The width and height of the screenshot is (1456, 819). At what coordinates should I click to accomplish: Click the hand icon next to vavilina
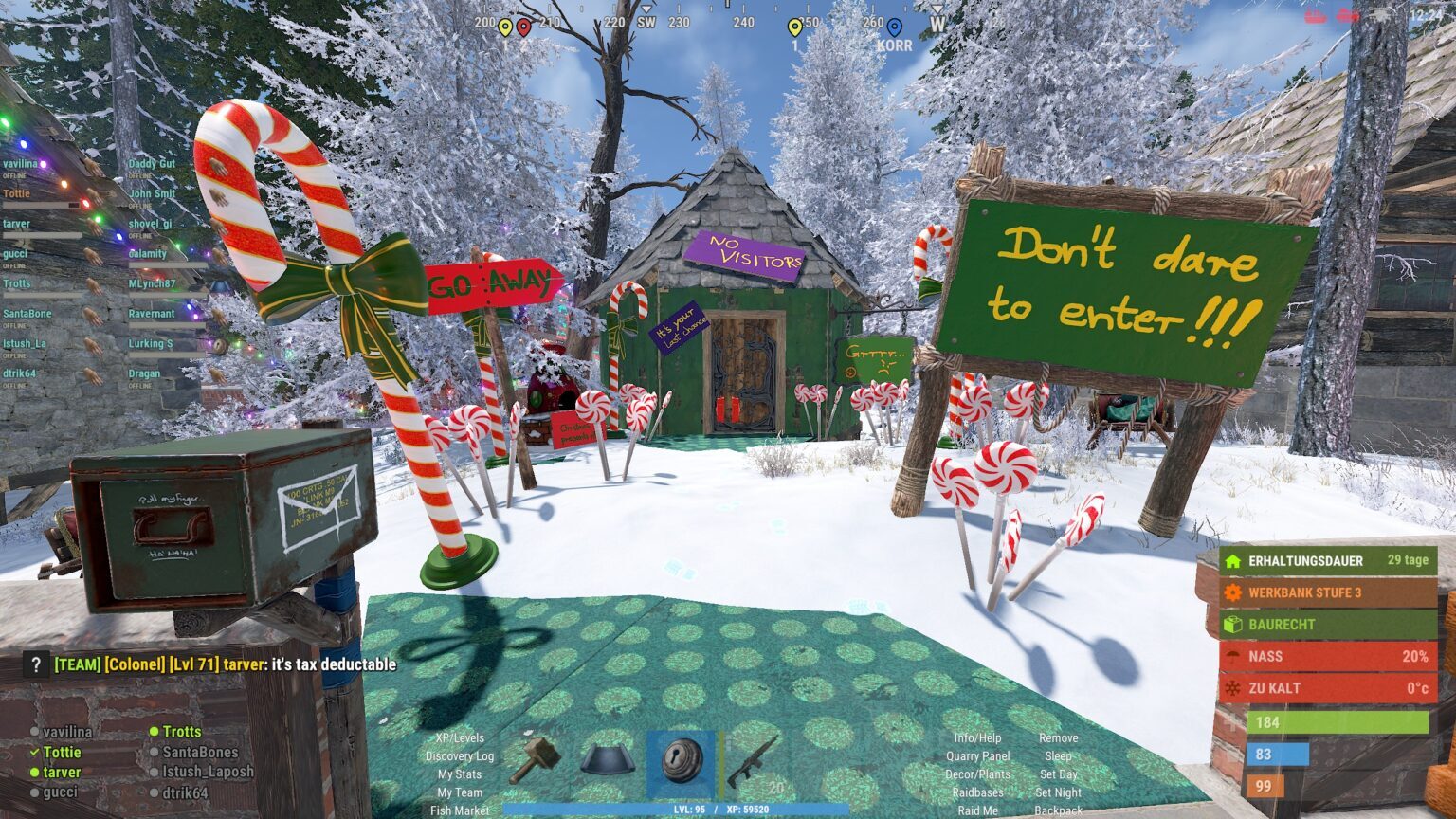[92, 168]
